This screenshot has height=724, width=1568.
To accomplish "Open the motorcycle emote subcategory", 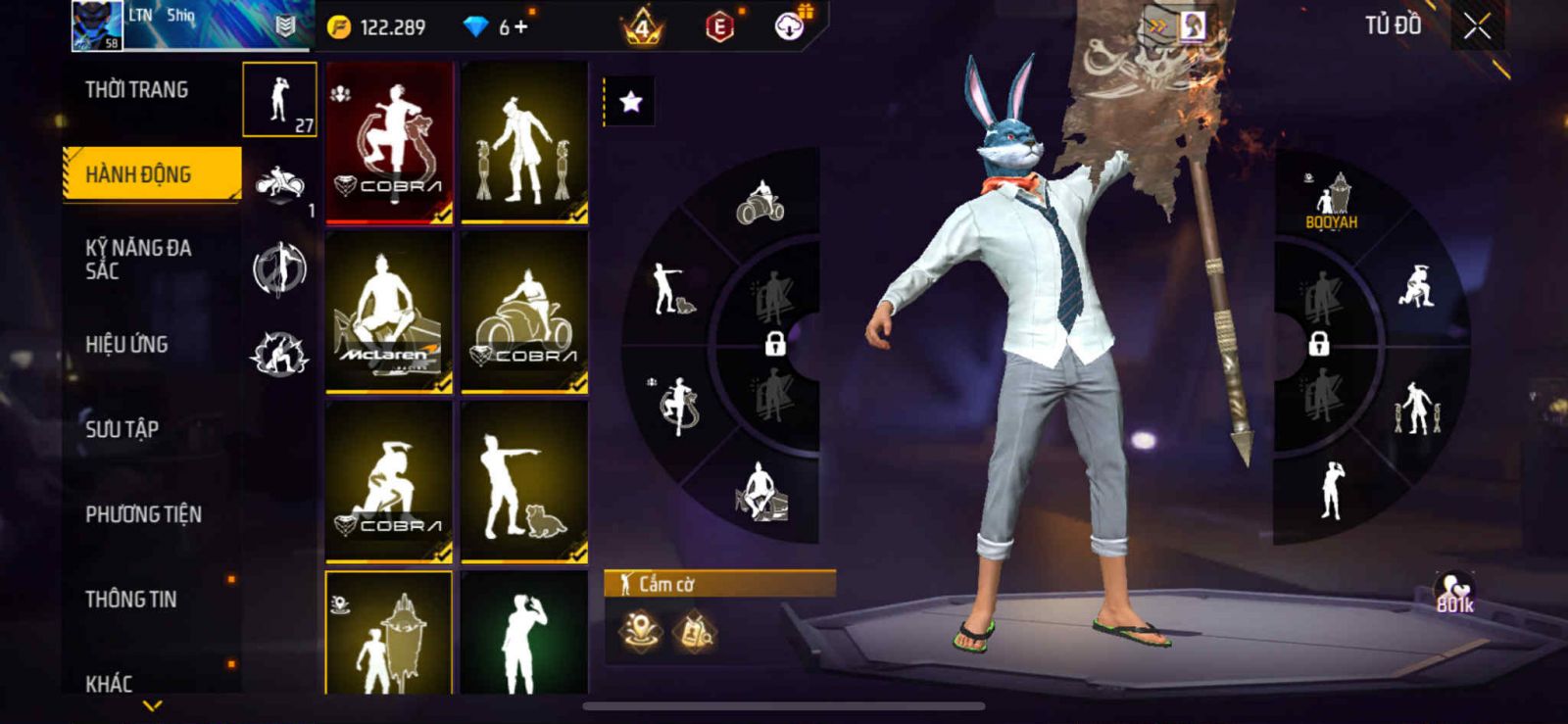I will [280, 186].
